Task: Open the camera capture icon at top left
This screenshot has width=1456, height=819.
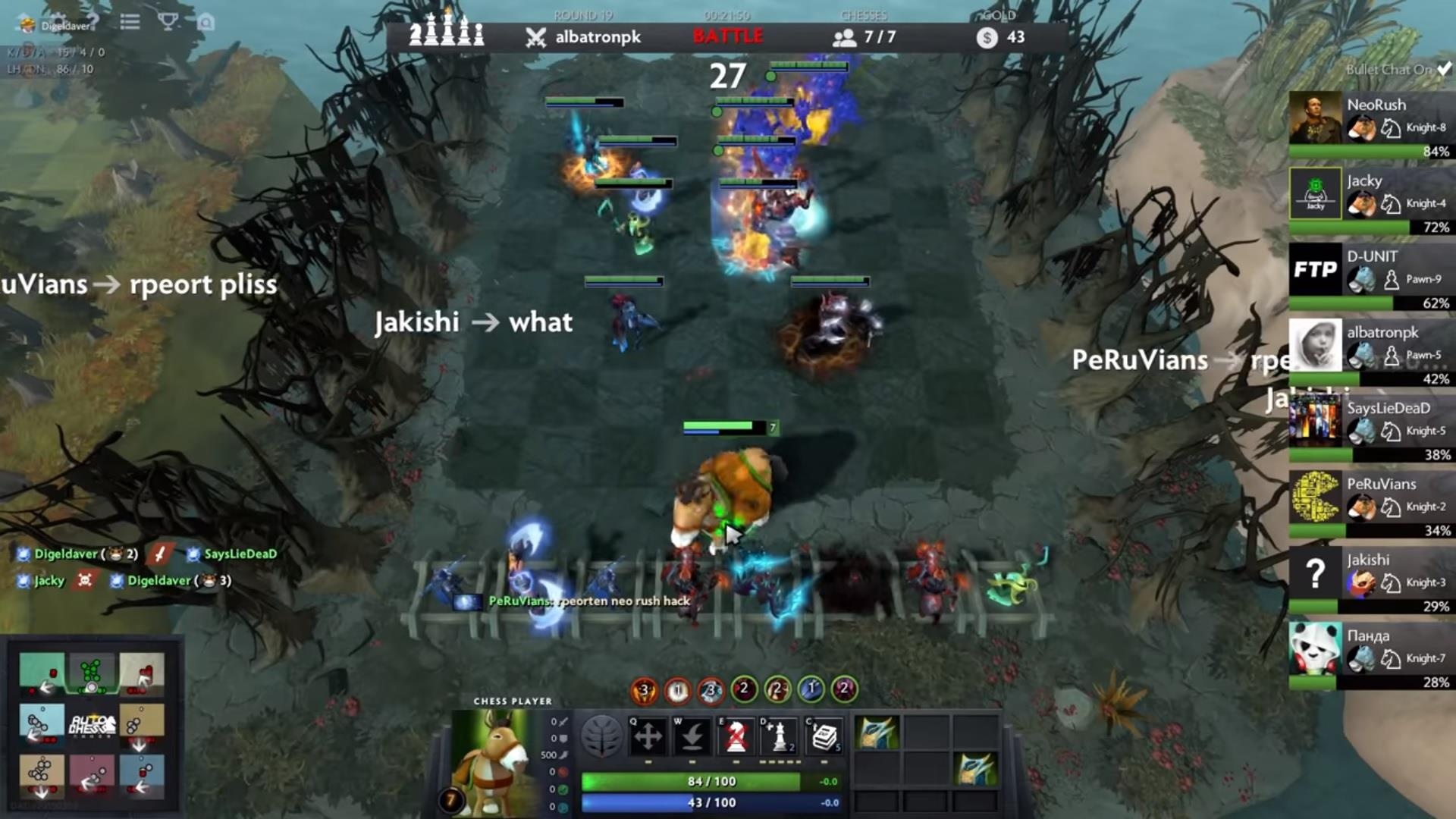Action: click(206, 22)
